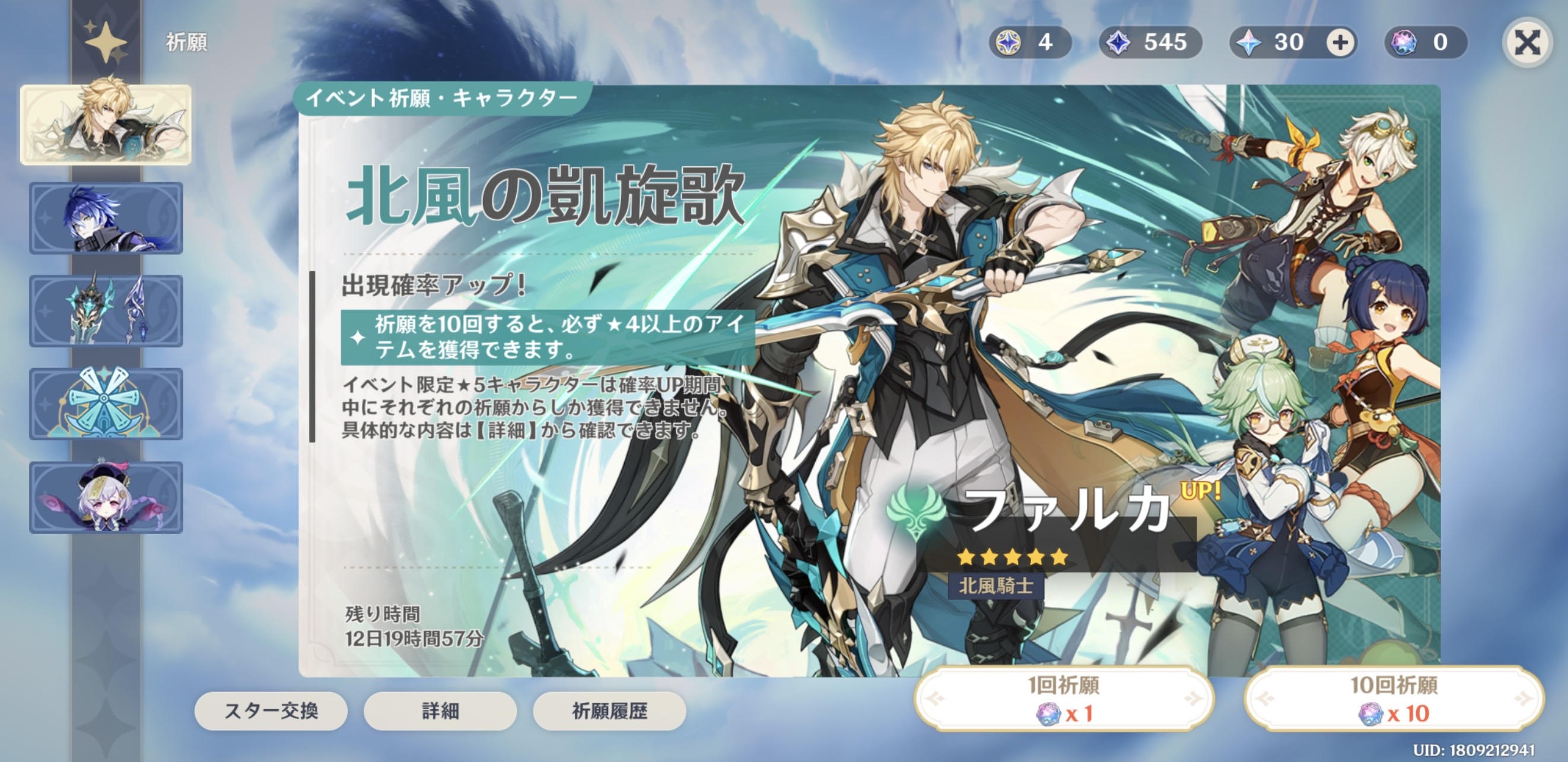Show the banner 詳細 details

pyautogui.click(x=440, y=710)
